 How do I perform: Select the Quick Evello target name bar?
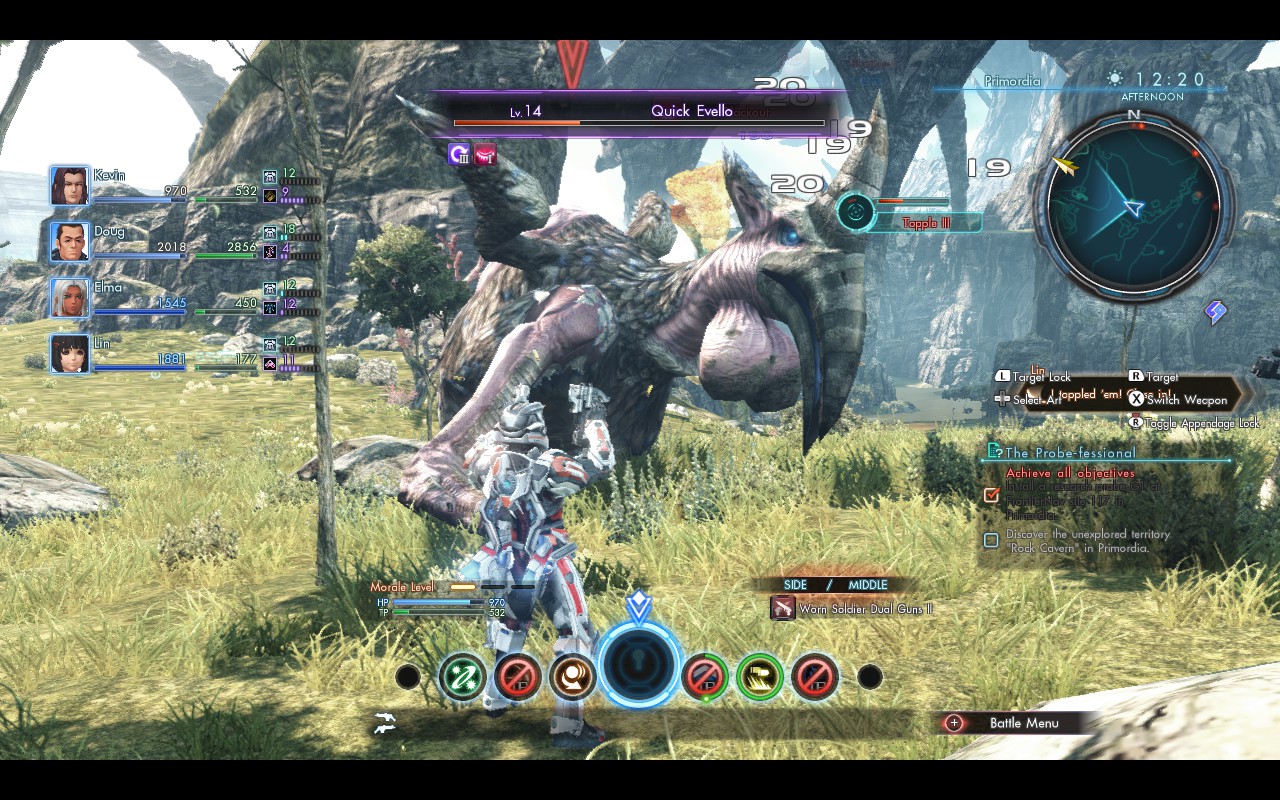tap(640, 111)
